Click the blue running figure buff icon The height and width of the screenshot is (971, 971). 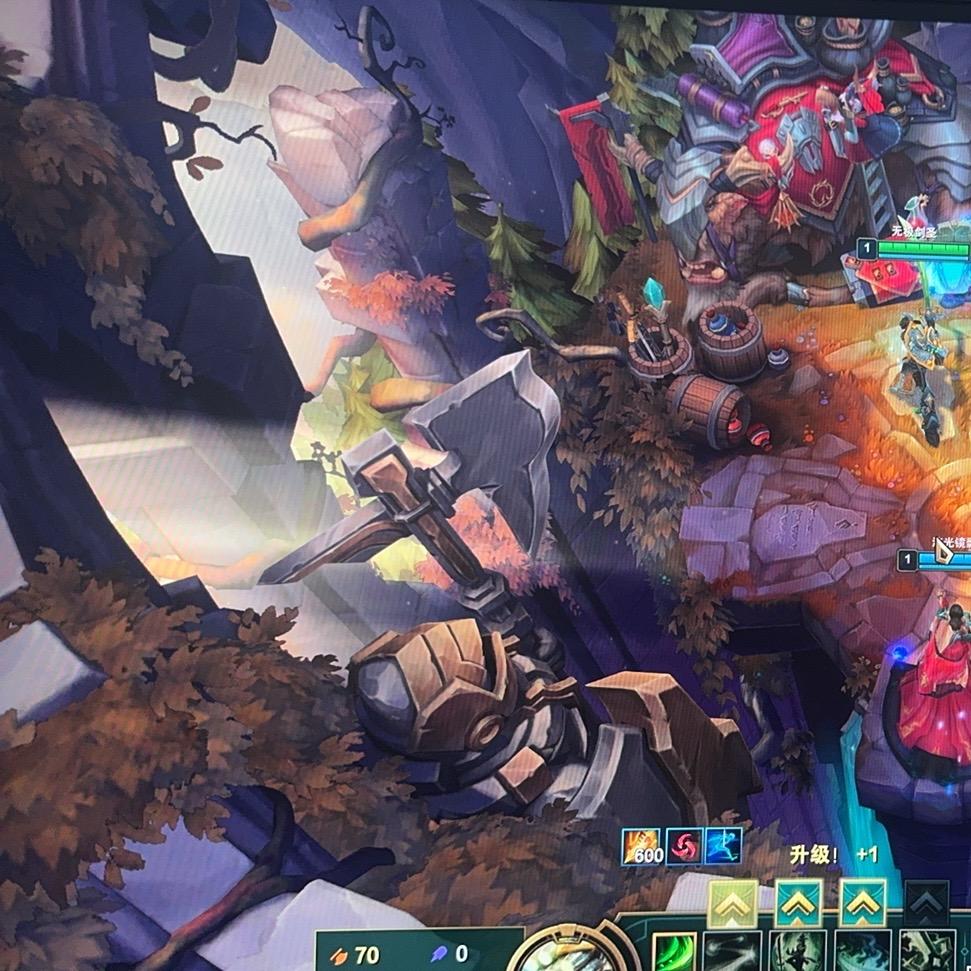pyautogui.click(x=723, y=847)
